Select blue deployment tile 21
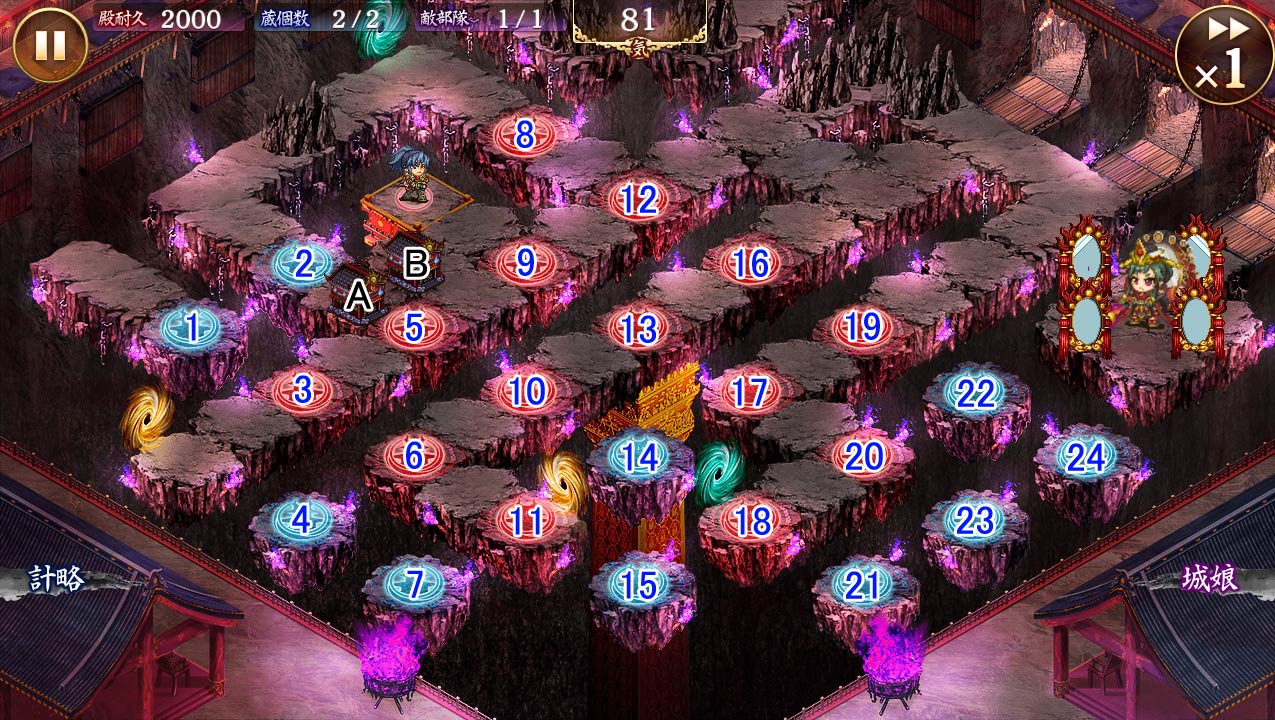Image resolution: width=1275 pixels, height=720 pixels. 862,585
